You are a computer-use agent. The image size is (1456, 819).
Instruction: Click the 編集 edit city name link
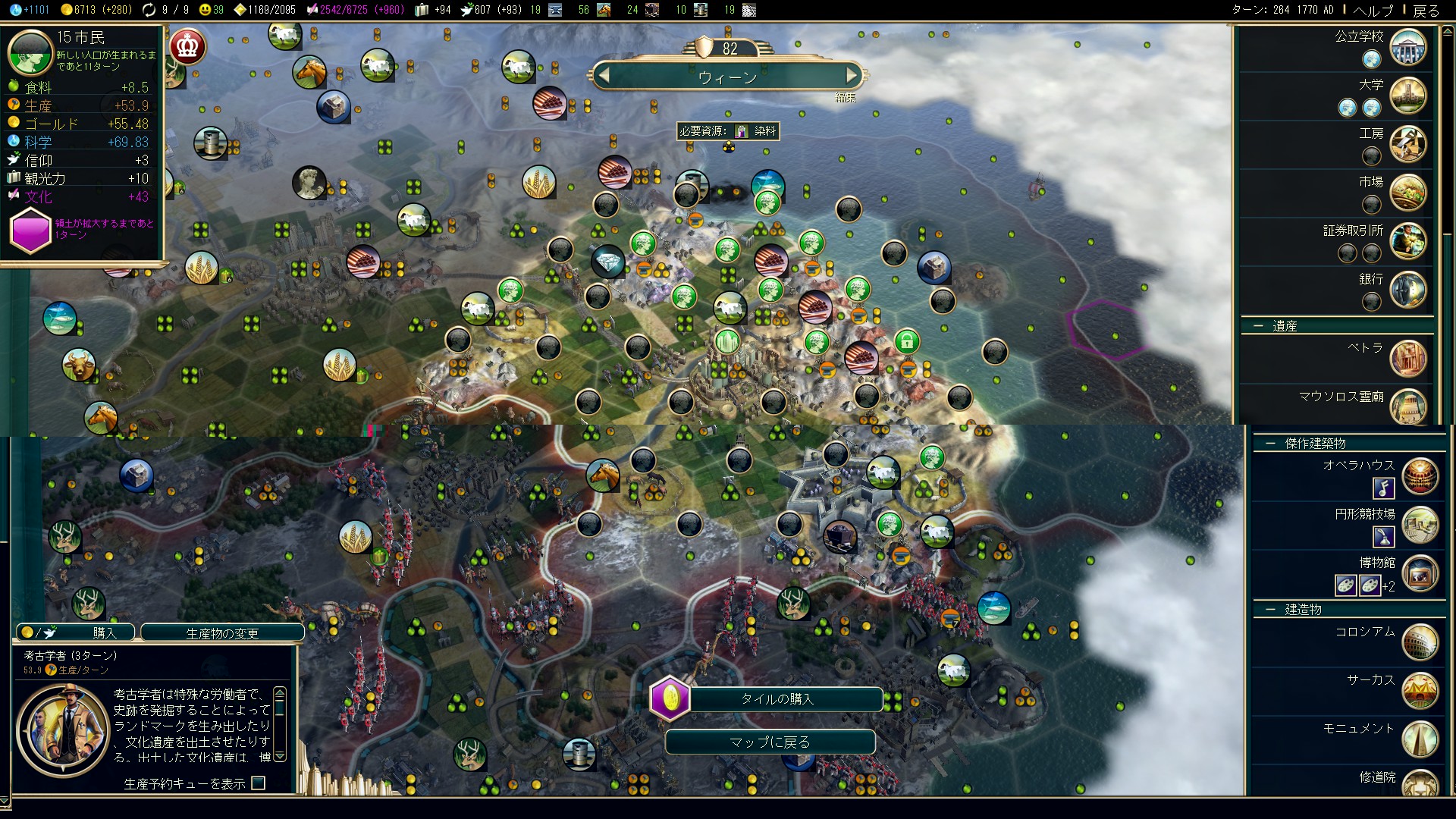[x=845, y=97]
